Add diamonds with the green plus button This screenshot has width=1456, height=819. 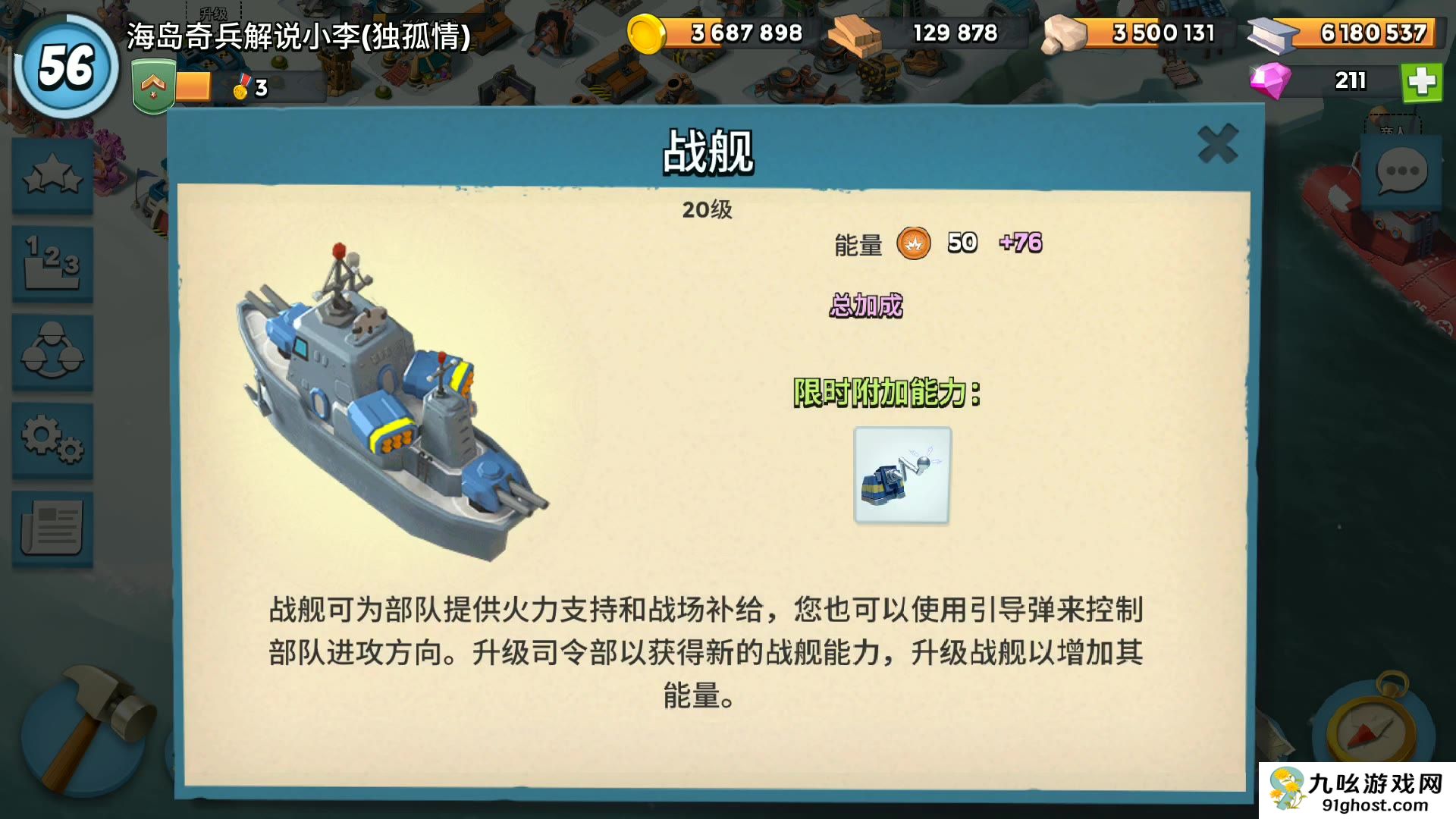(x=1421, y=81)
